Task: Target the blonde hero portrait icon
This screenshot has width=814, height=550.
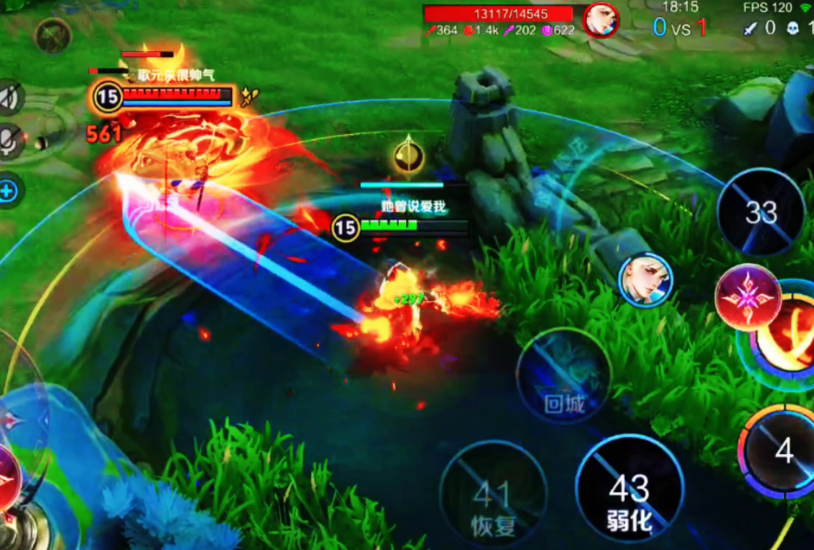Action: coord(645,281)
